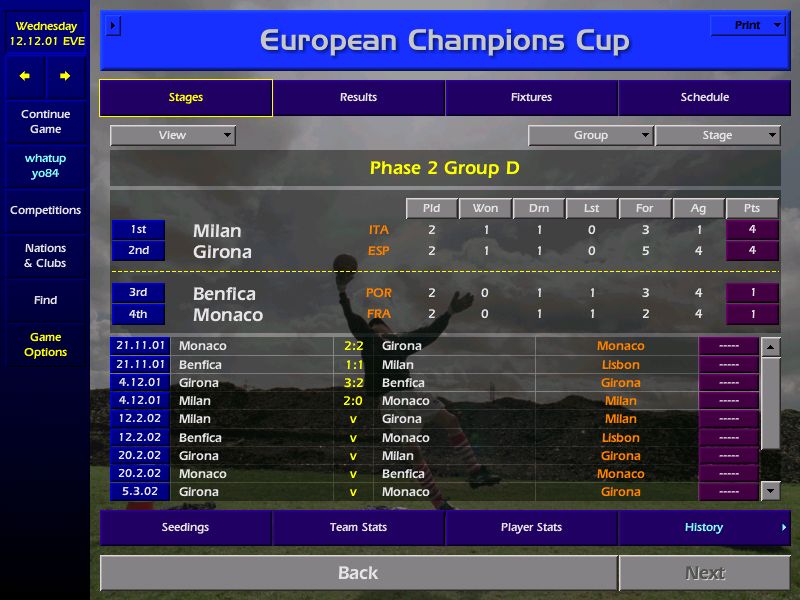The image size is (800, 600).
Task: Open the competition History
Action: point(704,528)
